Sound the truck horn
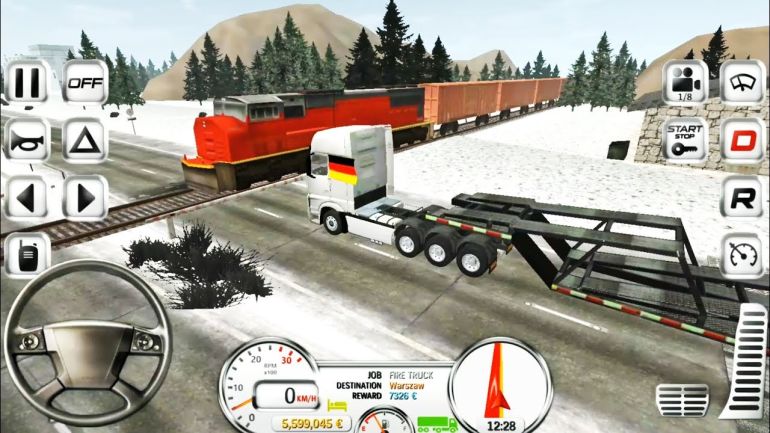770x433 pixels. pos(26,140)
